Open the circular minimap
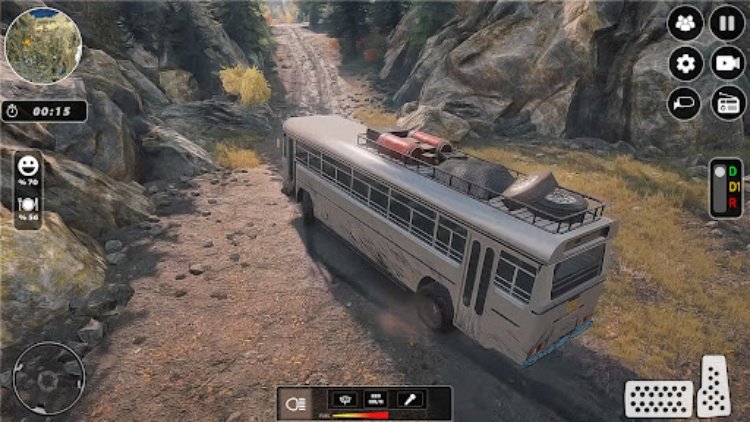 pos(43,46)
